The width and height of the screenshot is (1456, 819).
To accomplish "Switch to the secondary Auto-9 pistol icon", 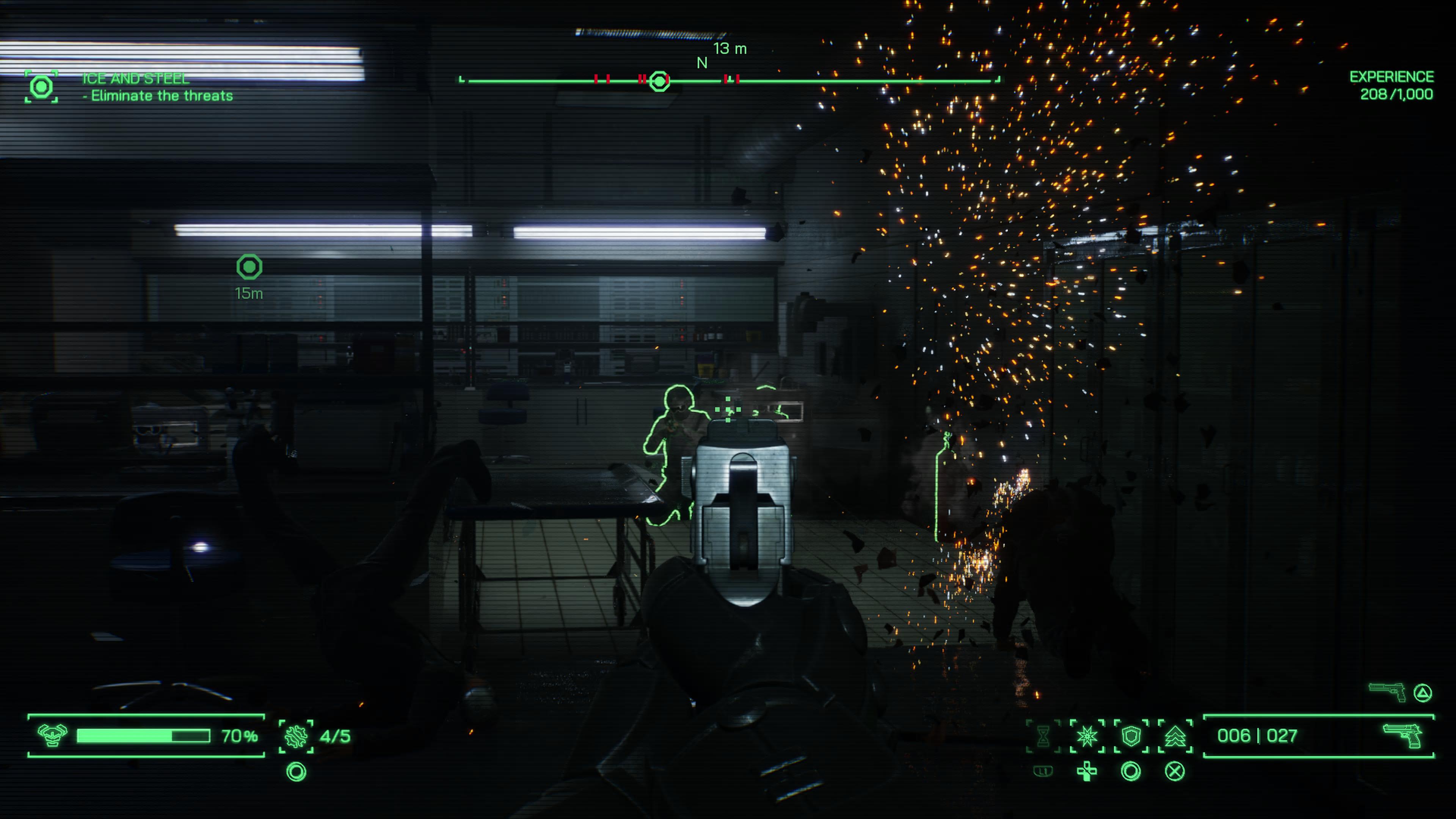I will pyautogui.click(x=1387, y=692).
